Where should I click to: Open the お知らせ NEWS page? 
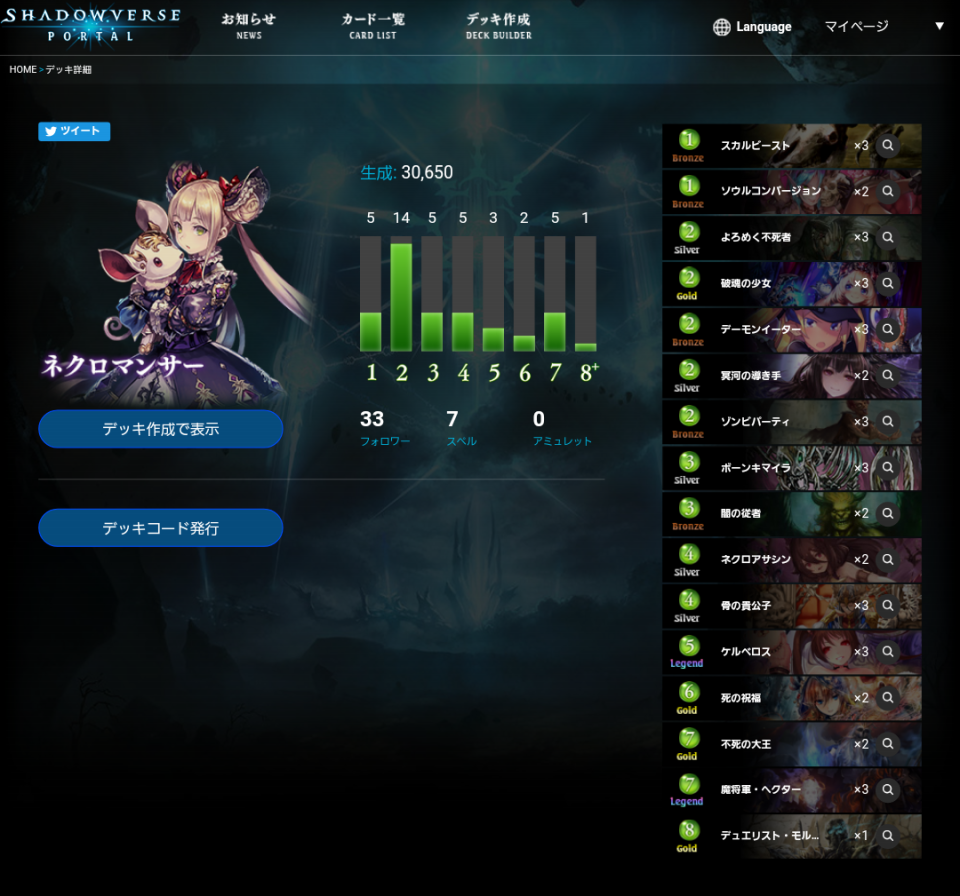(x=249, y=26)
